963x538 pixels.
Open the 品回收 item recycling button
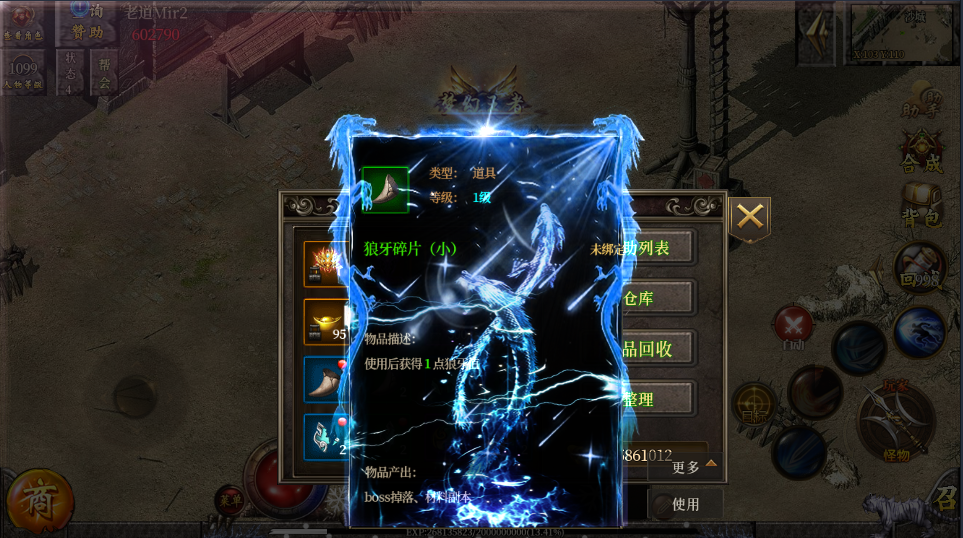657,348
